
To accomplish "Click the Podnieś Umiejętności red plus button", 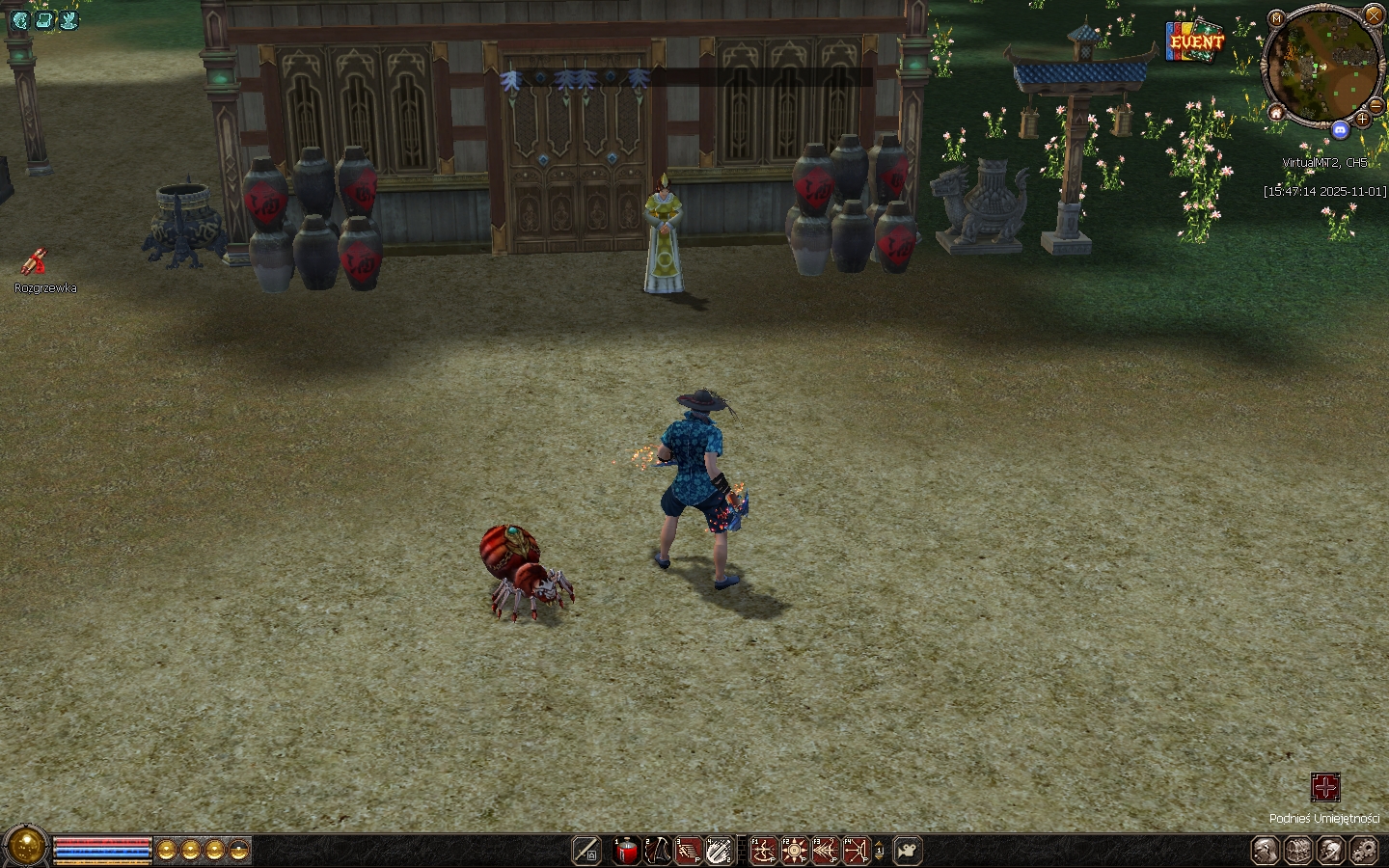I will click(x=1325, y=787).
